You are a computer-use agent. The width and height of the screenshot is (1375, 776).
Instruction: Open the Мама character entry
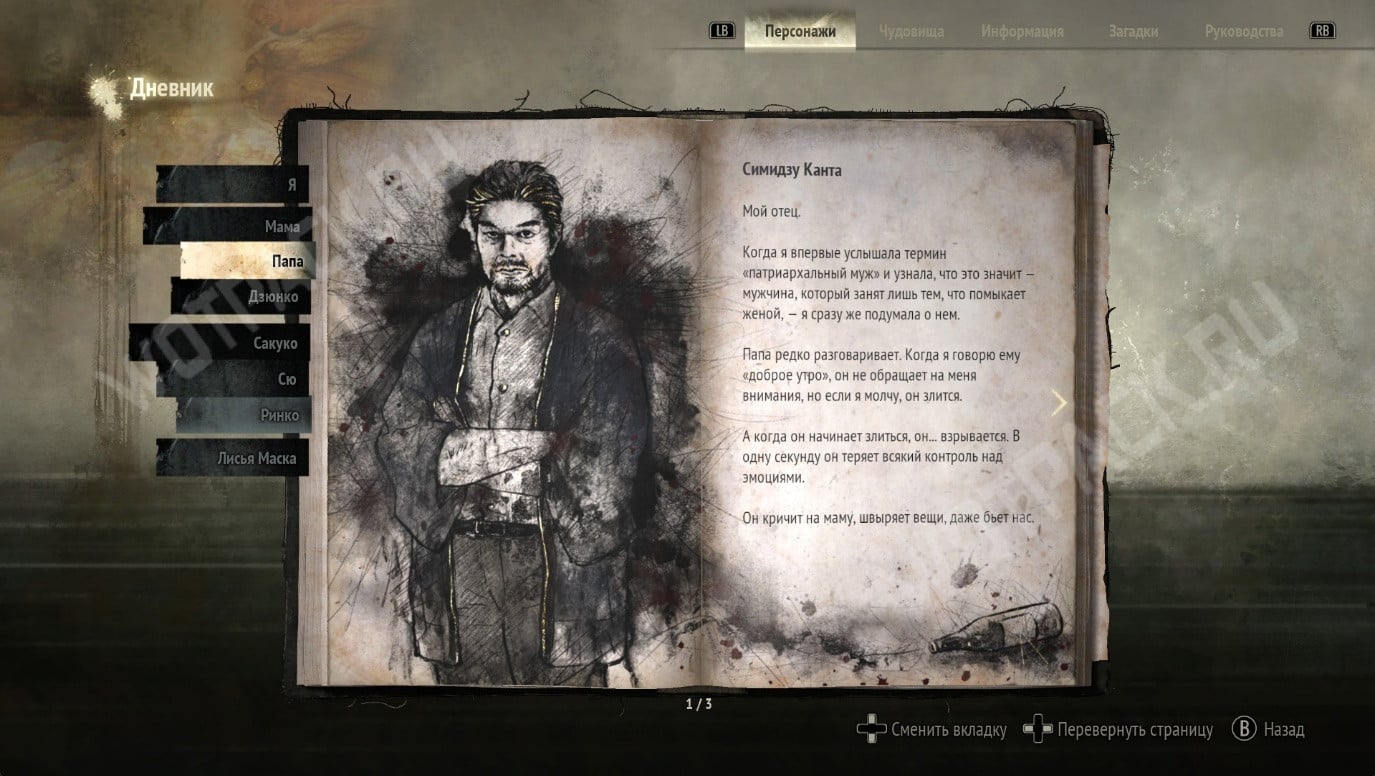[x=228, y=227]
